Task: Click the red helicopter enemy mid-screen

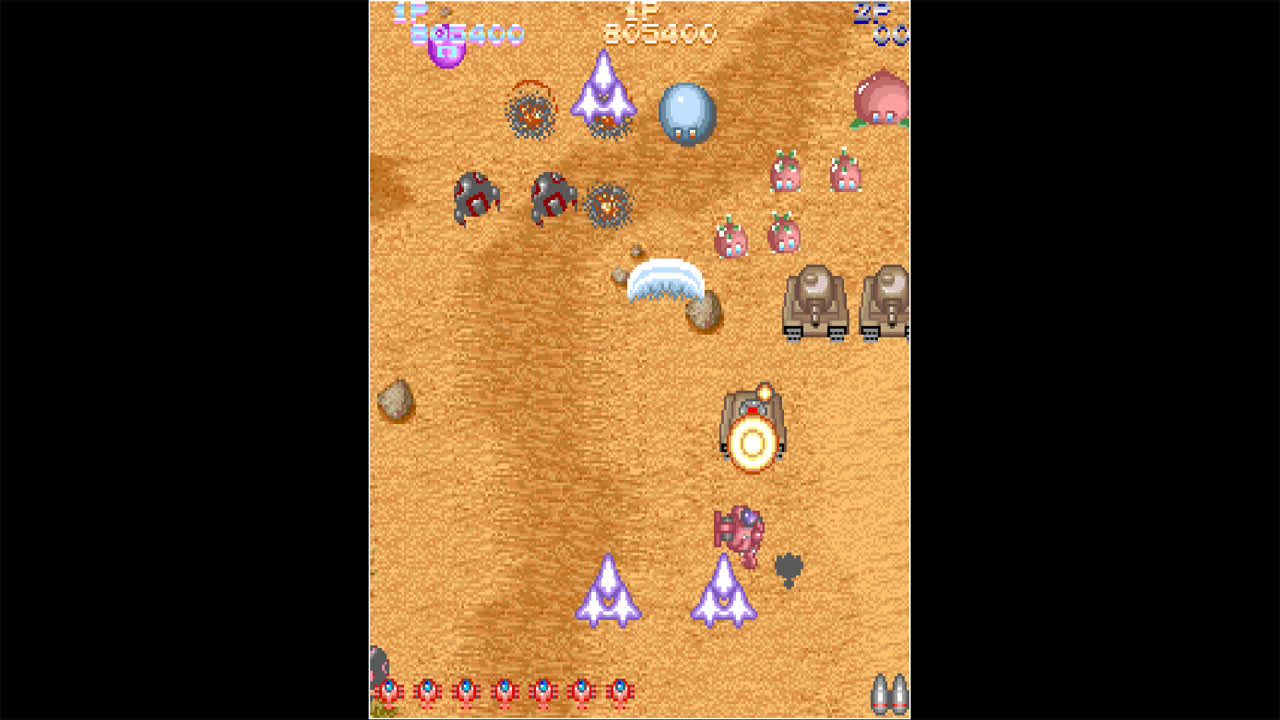Action: click(x=740, y=530)
